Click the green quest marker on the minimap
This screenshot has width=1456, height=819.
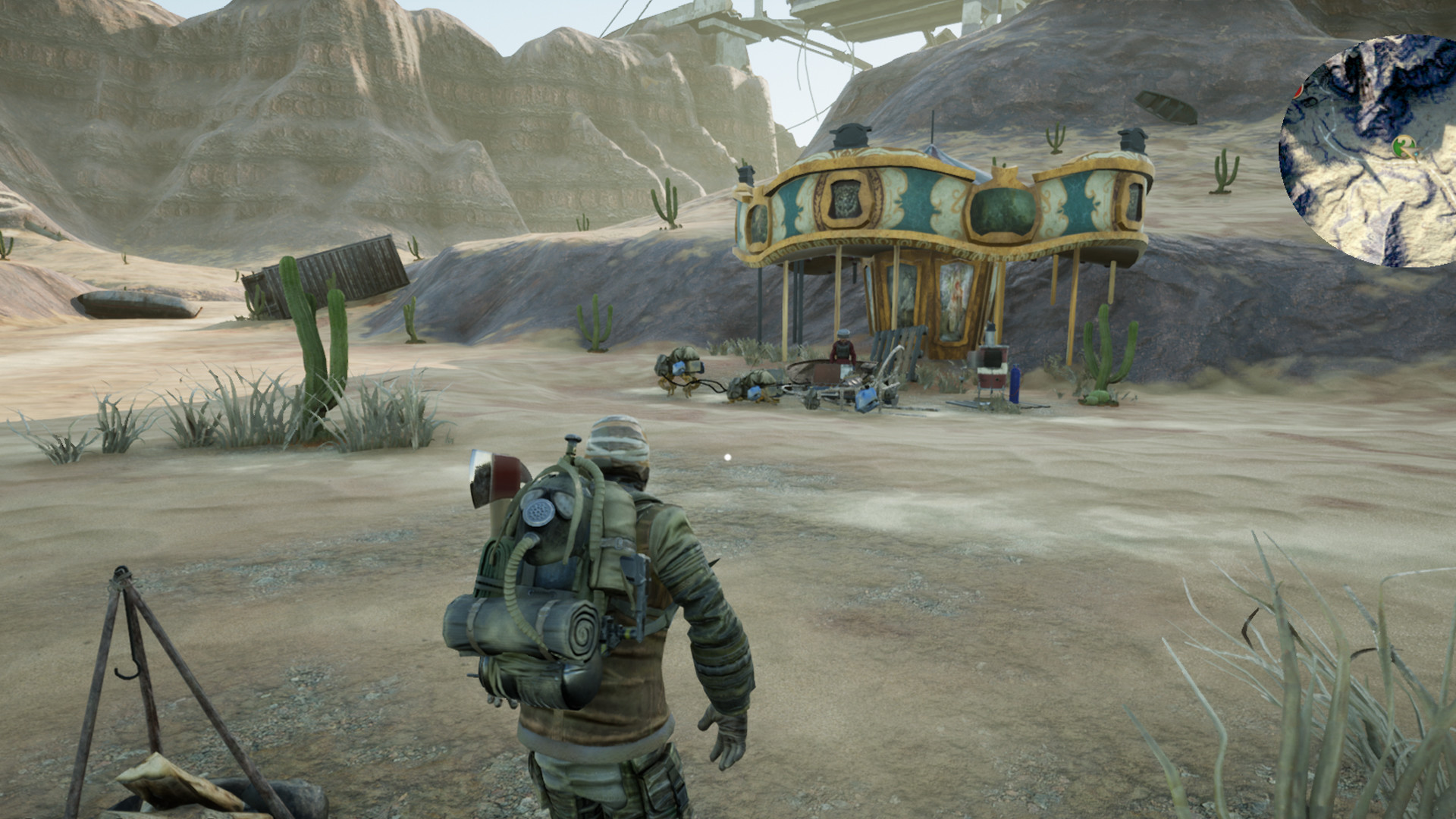pos(1404,144)
